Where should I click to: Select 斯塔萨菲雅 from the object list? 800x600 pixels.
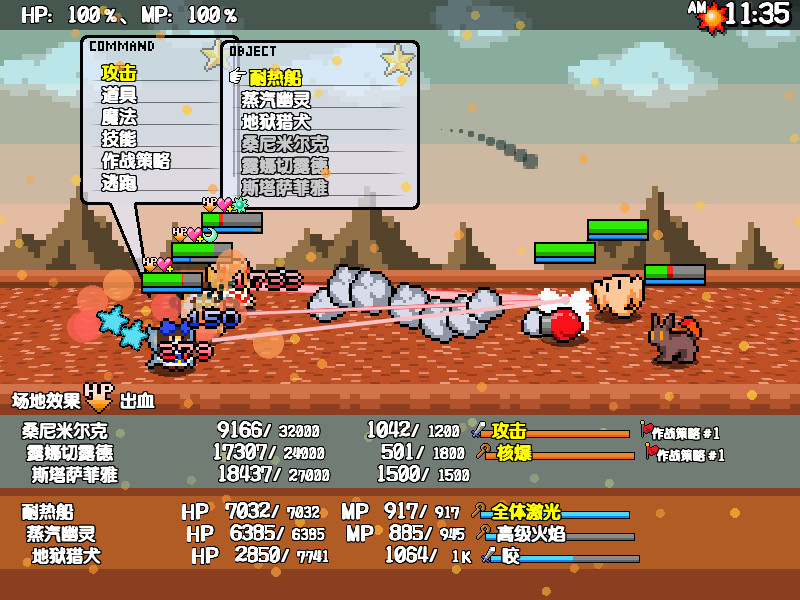pyautogui.click(x=284, y=187)
